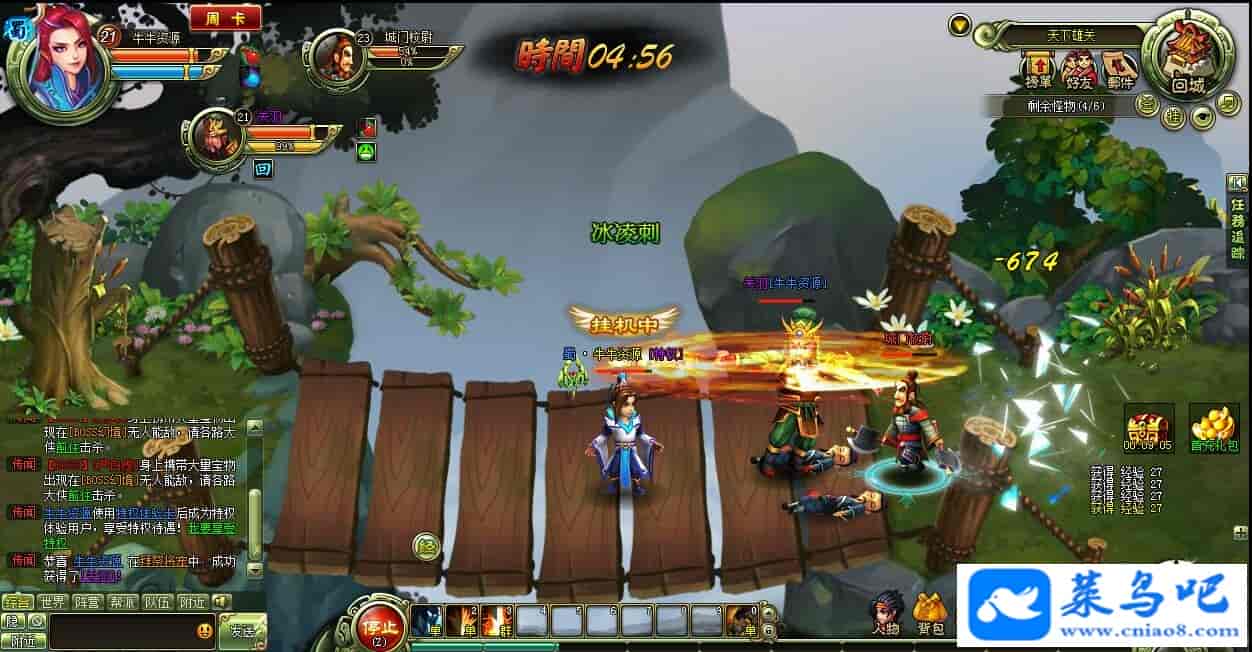The height and width of the screenshot is (652, 1252).
Task: Click the chat message input field
Action: [x=120, y=631]
